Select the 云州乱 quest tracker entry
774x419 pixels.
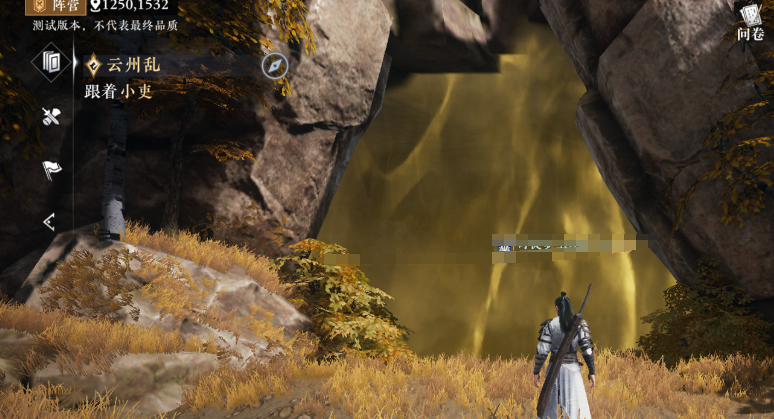[x=133, y=65]
